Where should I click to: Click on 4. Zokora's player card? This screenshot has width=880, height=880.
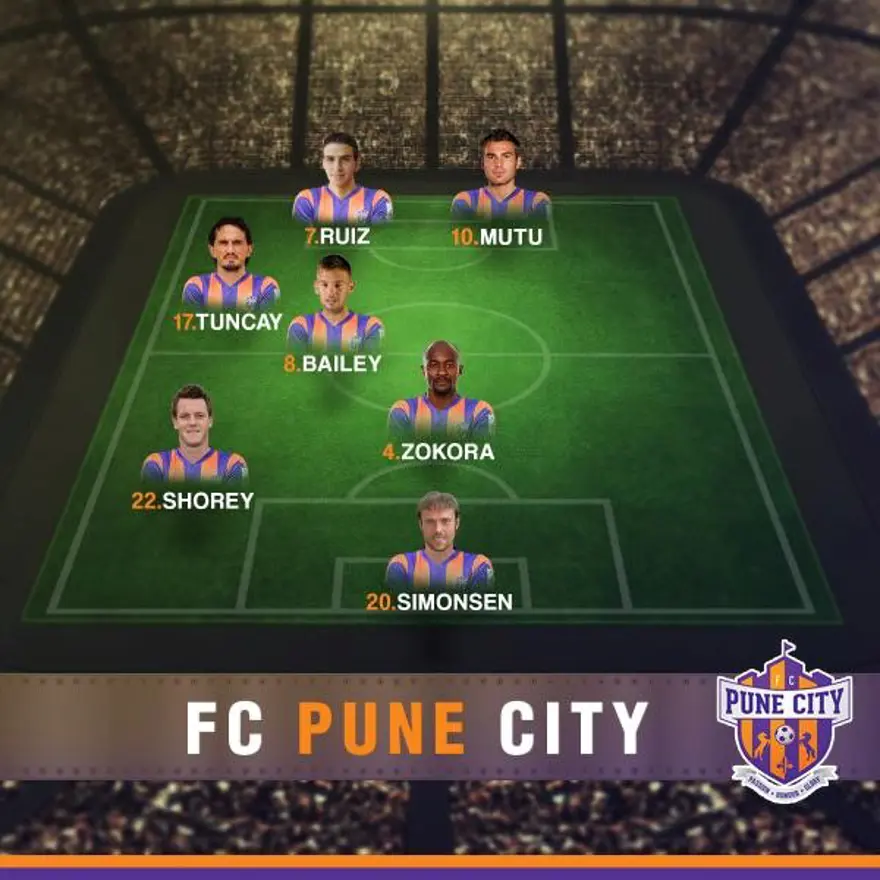(441, 395)
